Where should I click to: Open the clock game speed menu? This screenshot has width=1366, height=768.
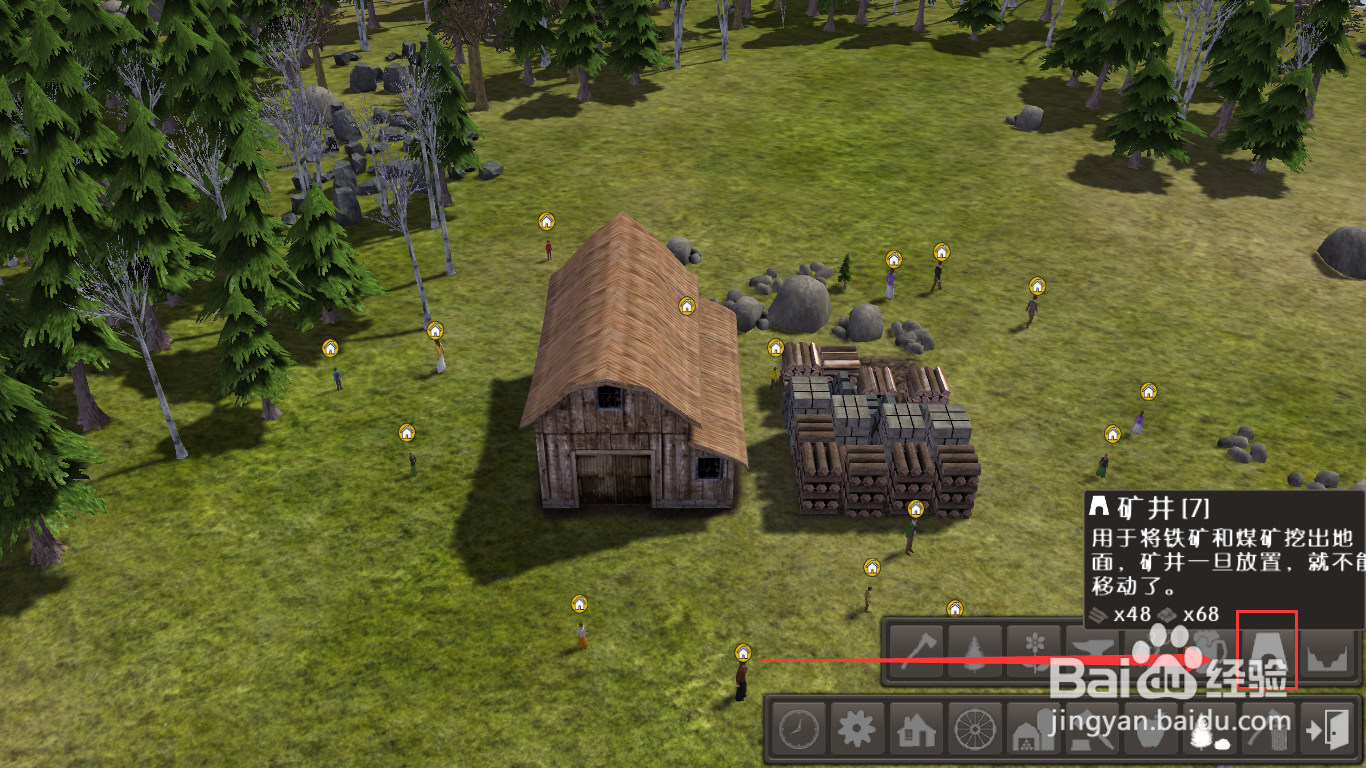(798, 729)
